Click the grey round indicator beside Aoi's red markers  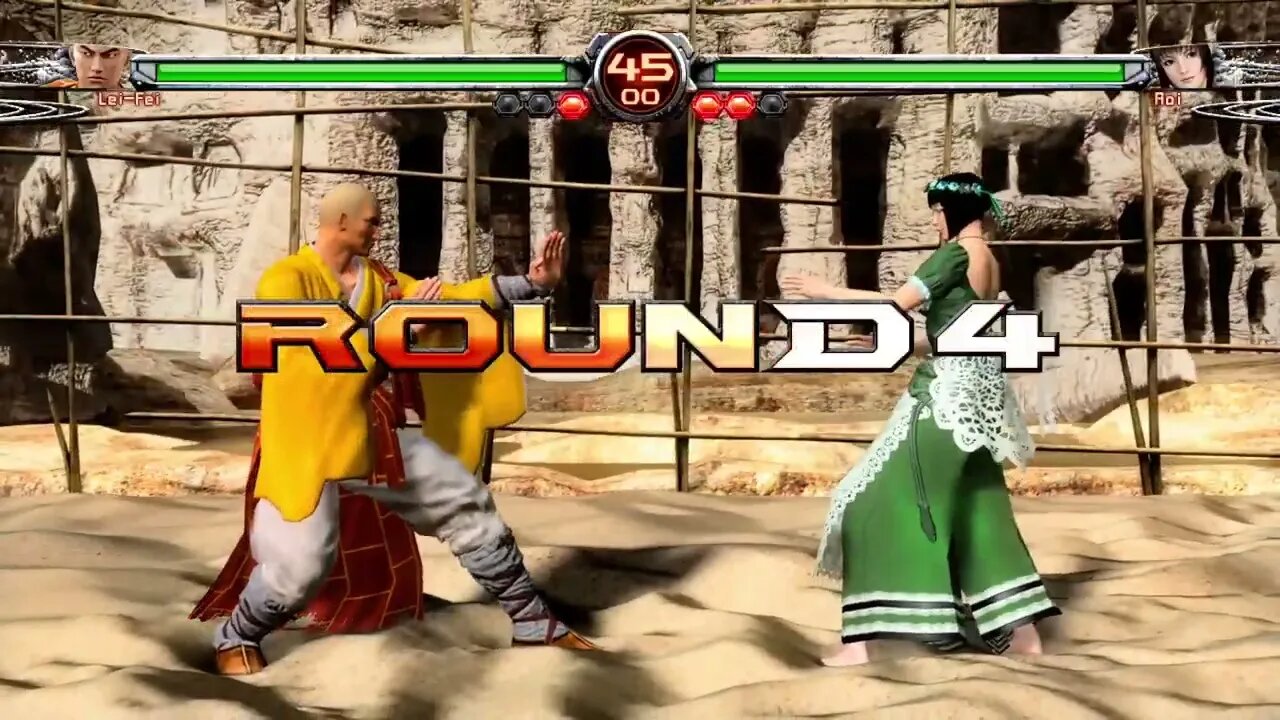tap(770, 103)
